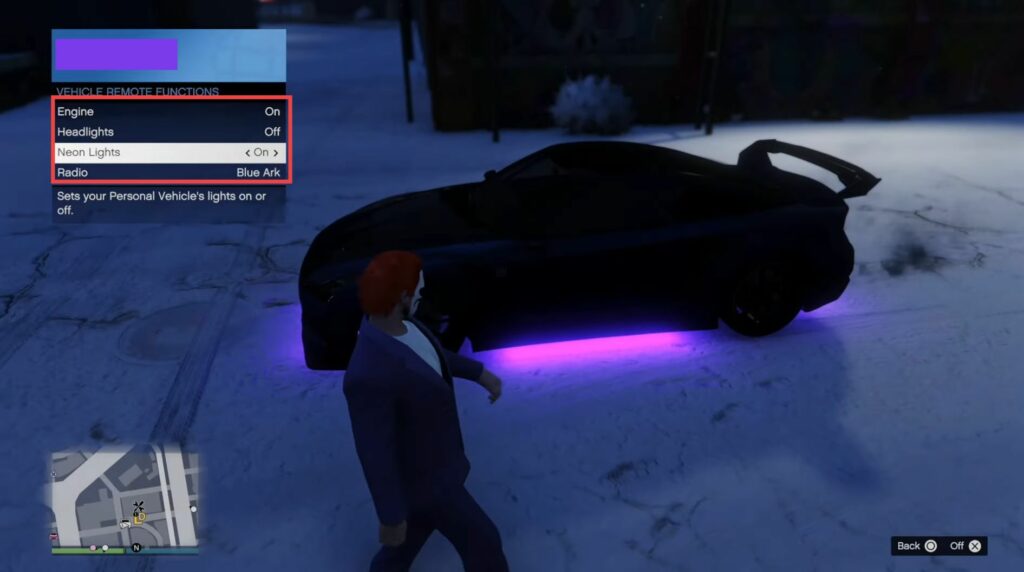
Task: Select the highlighted Neon Lights row
Action: point(168,153)
